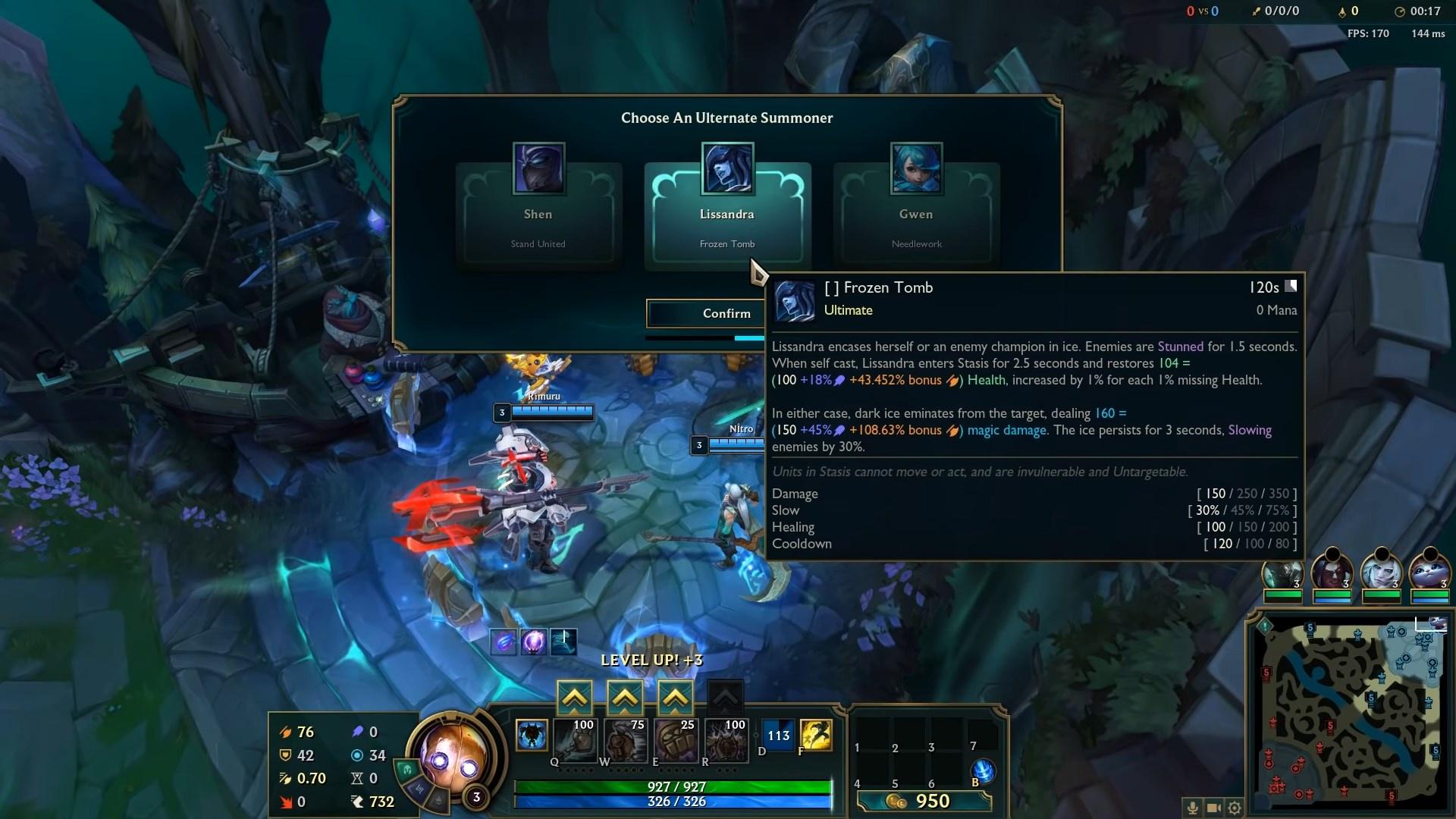The width and height of the screenshot is (1456, 819).
Task: Level up the W ability with its arrow
Action: point(624,697)
